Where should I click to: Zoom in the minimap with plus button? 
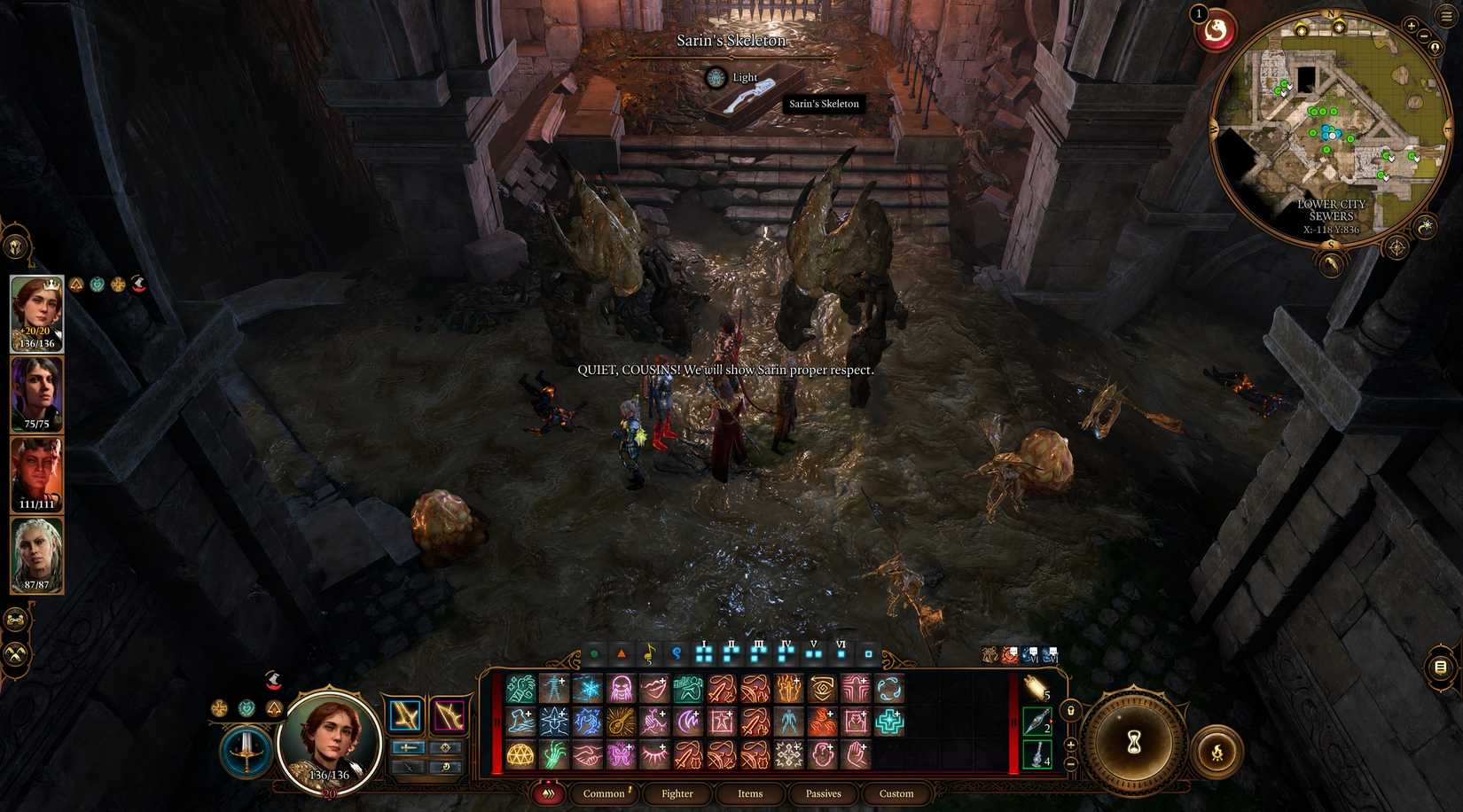[1411, 26]
